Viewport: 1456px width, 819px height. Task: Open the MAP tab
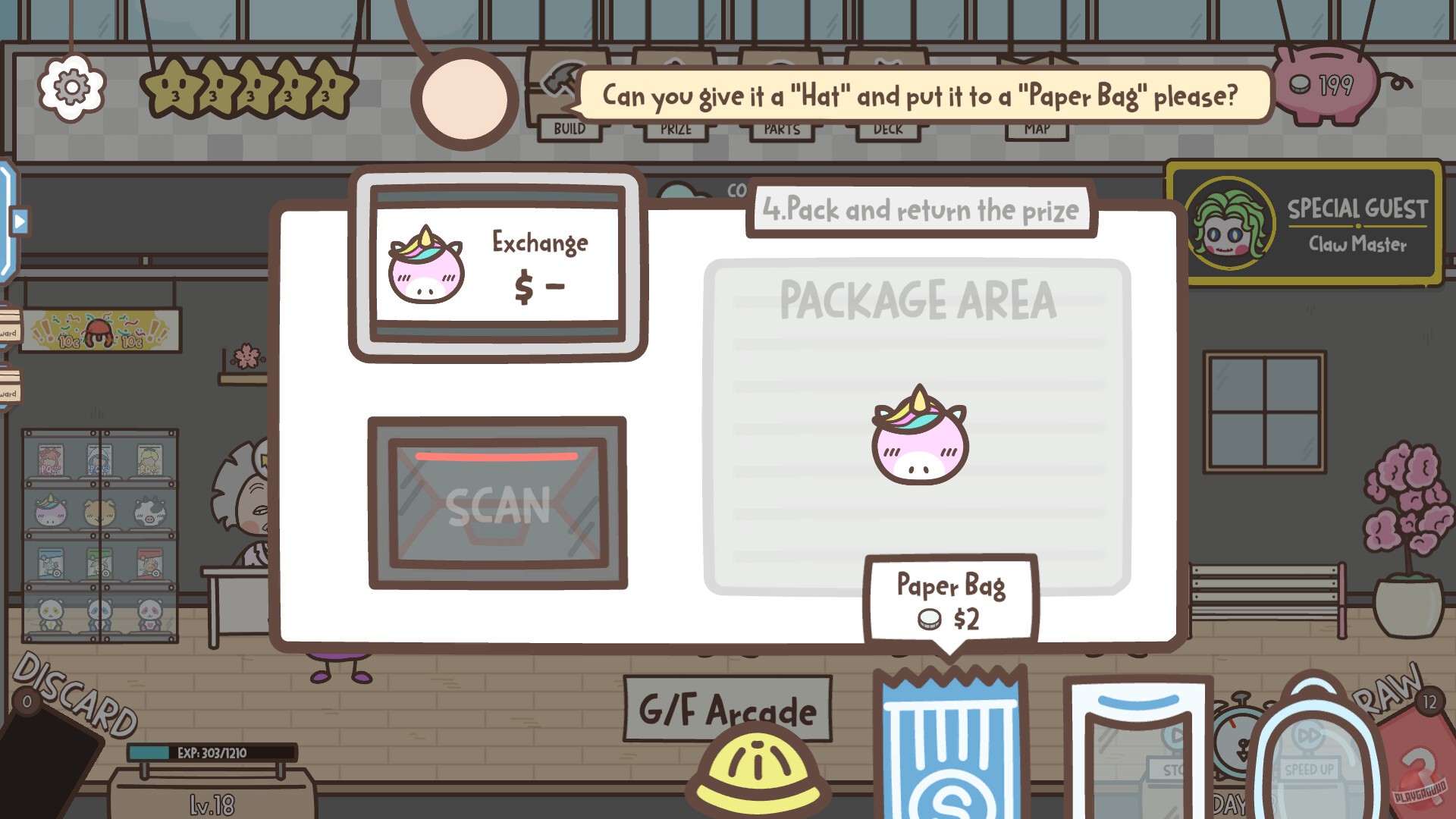tap(1037, 129)
